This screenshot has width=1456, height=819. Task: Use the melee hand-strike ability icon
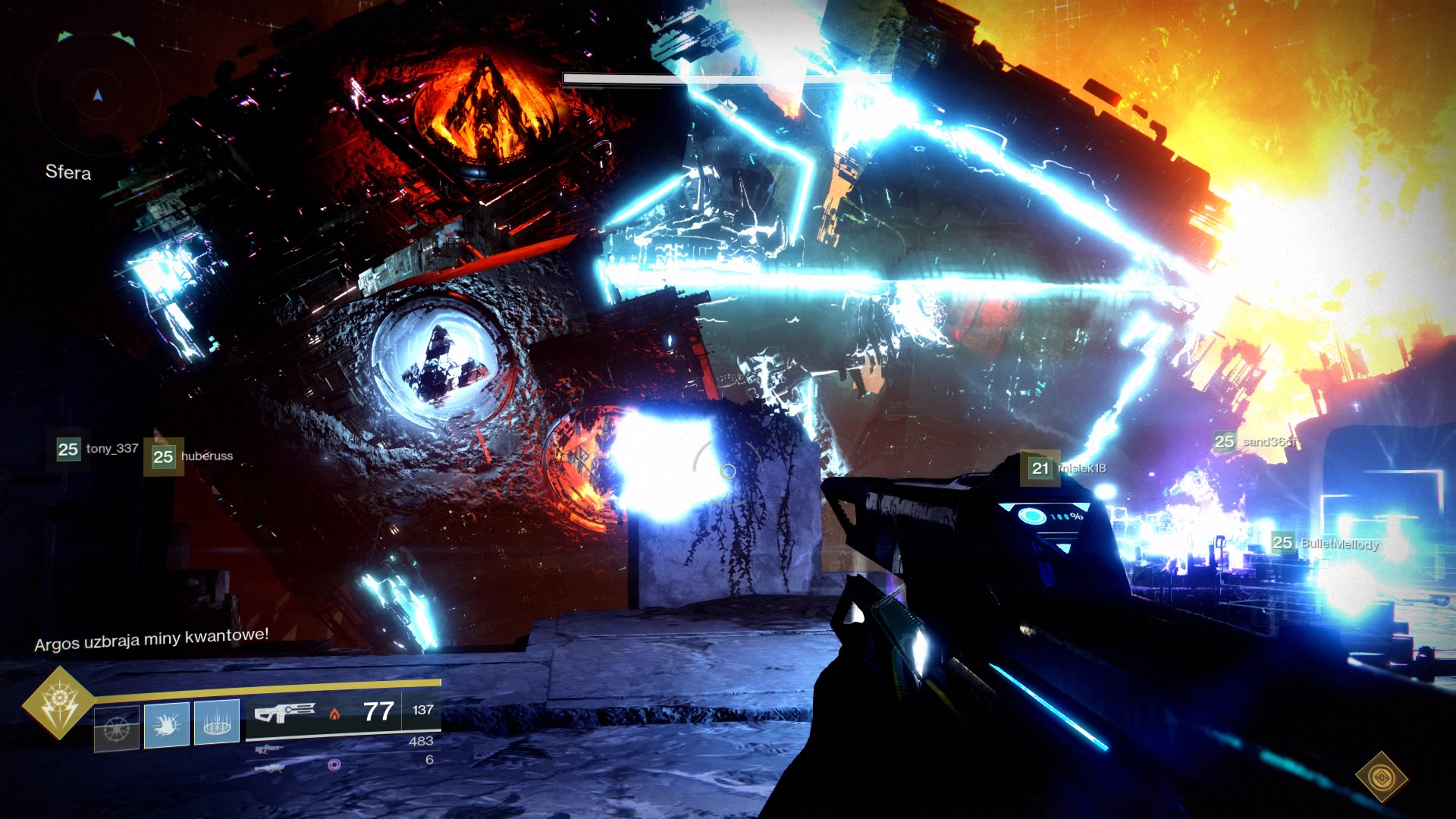[x=167, y=723]
